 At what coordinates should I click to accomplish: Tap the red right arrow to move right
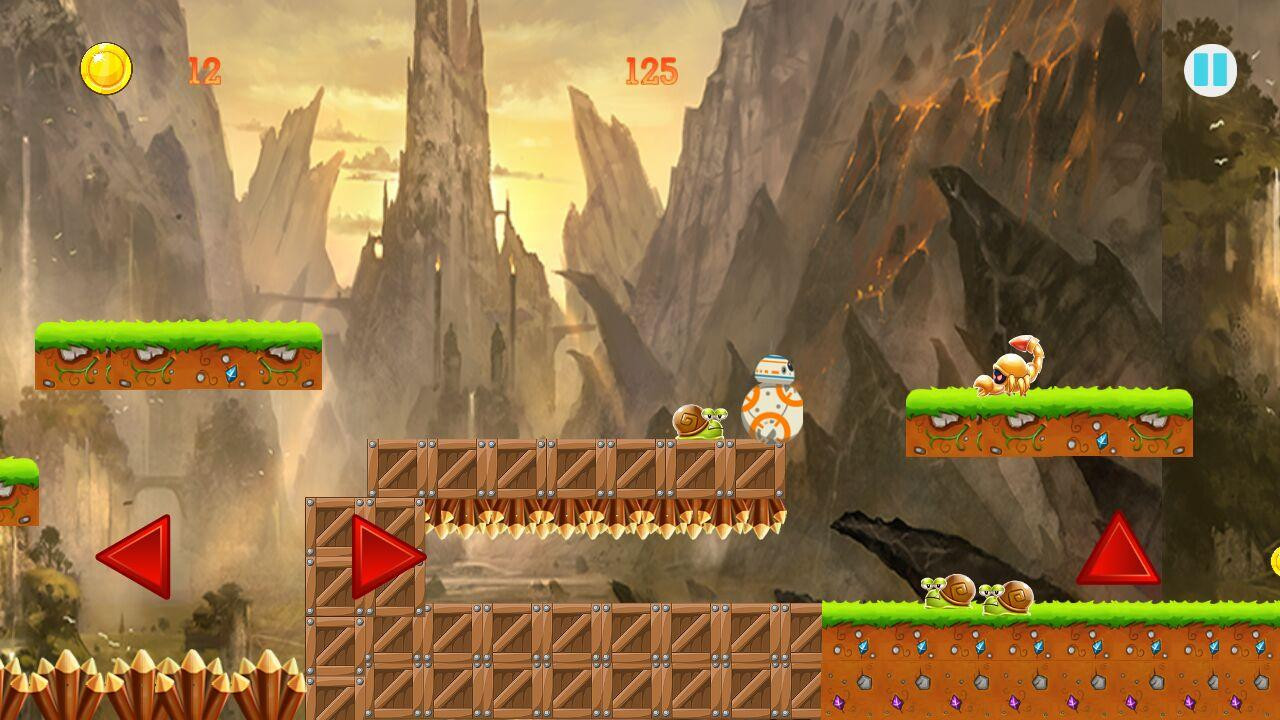tap(385, 556)
